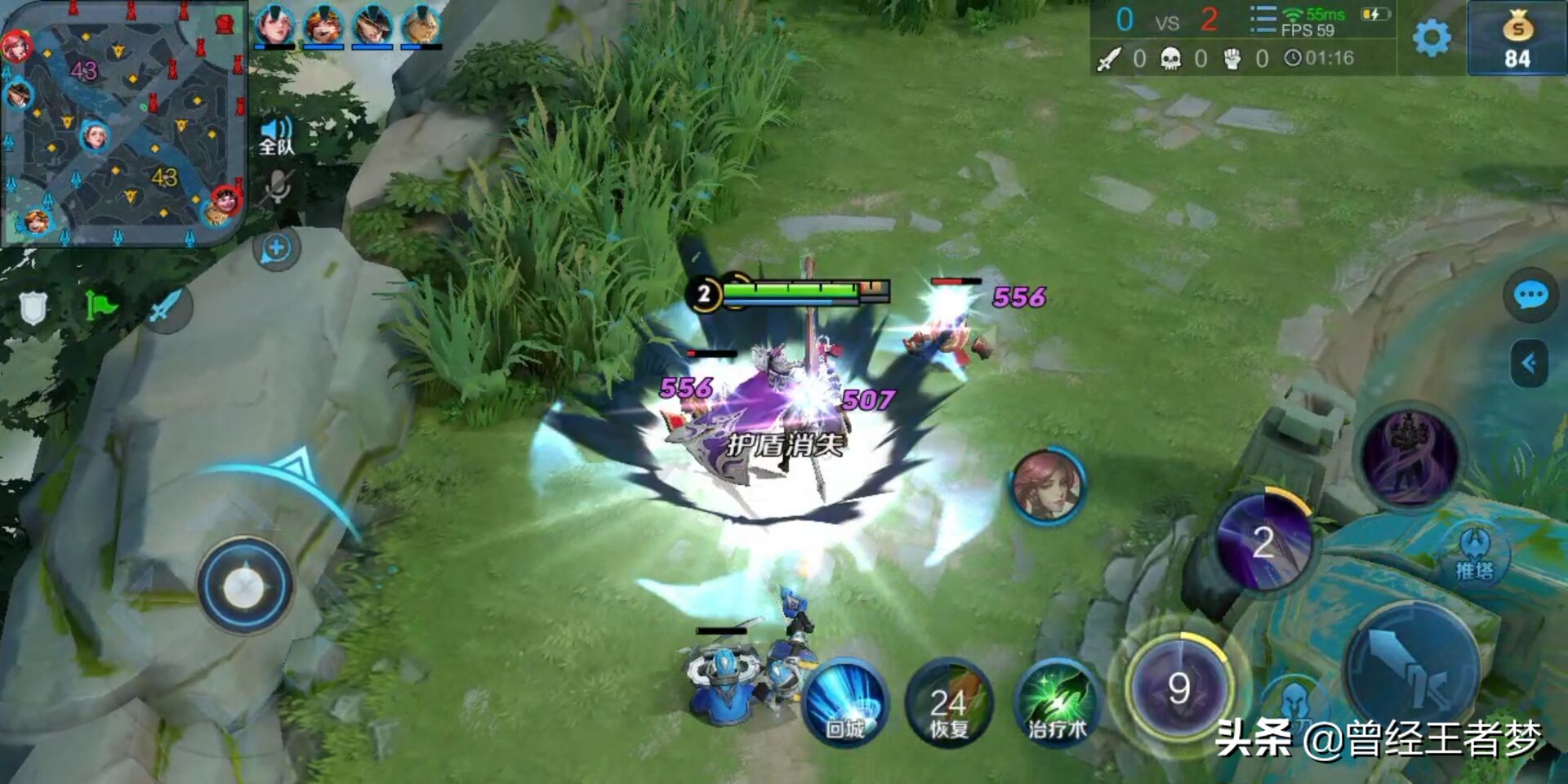
Task: Open the scoreboard list icon
Action: click(x=1263, y=20)
